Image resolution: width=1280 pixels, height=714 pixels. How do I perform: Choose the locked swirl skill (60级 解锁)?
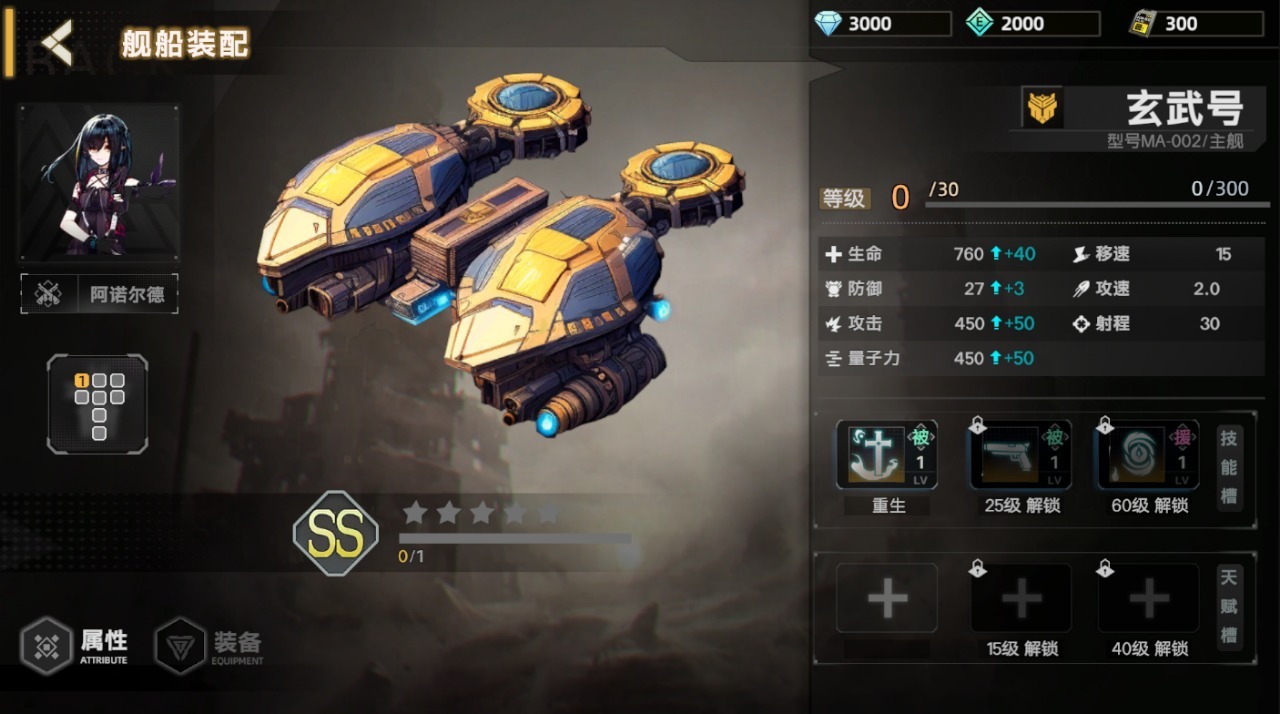tap(1148, 455)
